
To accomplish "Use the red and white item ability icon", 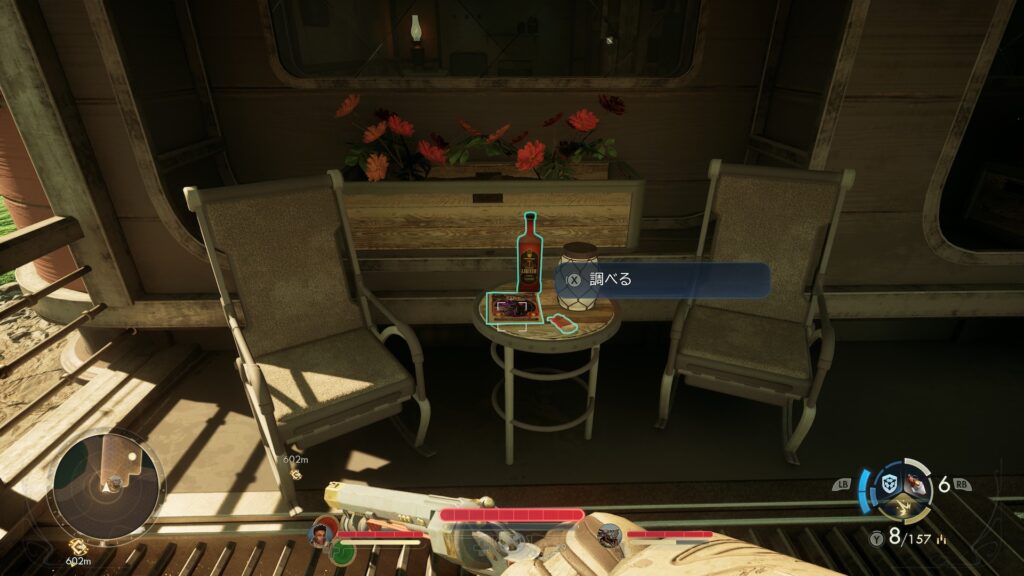I will point(914,485).
